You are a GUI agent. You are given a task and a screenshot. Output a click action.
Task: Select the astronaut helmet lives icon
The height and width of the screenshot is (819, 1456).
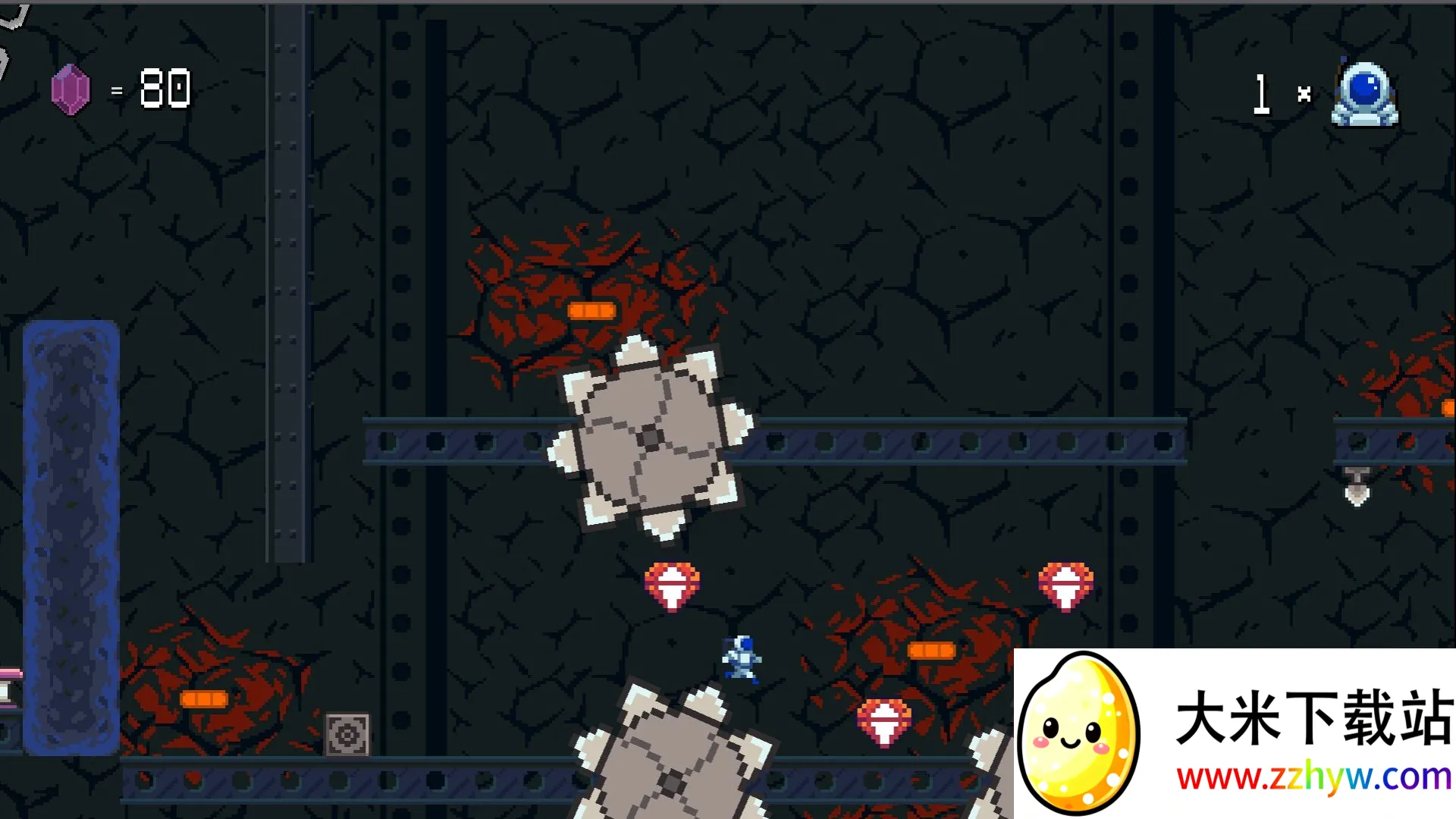[1364, 94]
